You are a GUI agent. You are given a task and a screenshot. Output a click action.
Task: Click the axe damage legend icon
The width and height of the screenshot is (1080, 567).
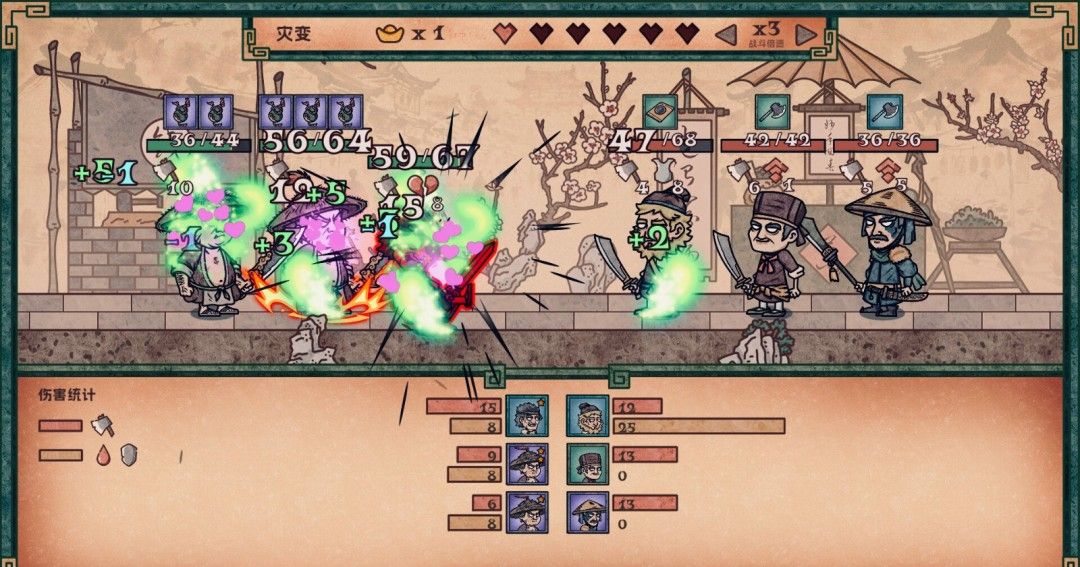pos(103,426)
